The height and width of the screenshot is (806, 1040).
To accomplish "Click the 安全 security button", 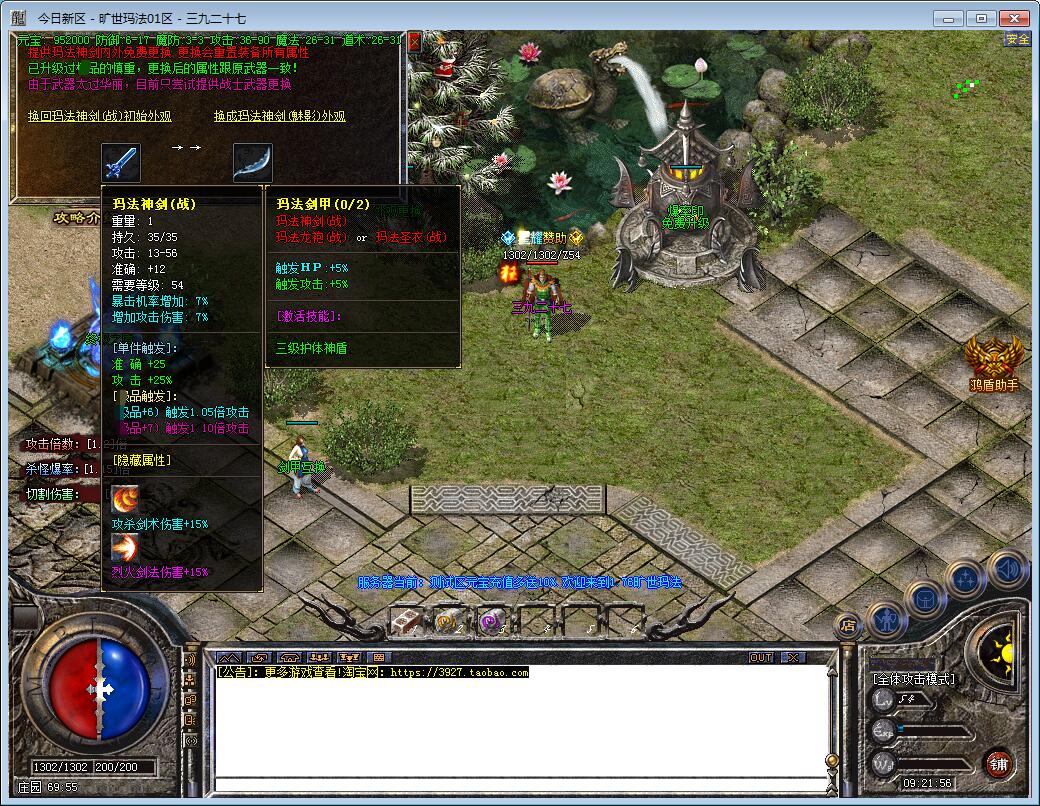I will 1017,39.
